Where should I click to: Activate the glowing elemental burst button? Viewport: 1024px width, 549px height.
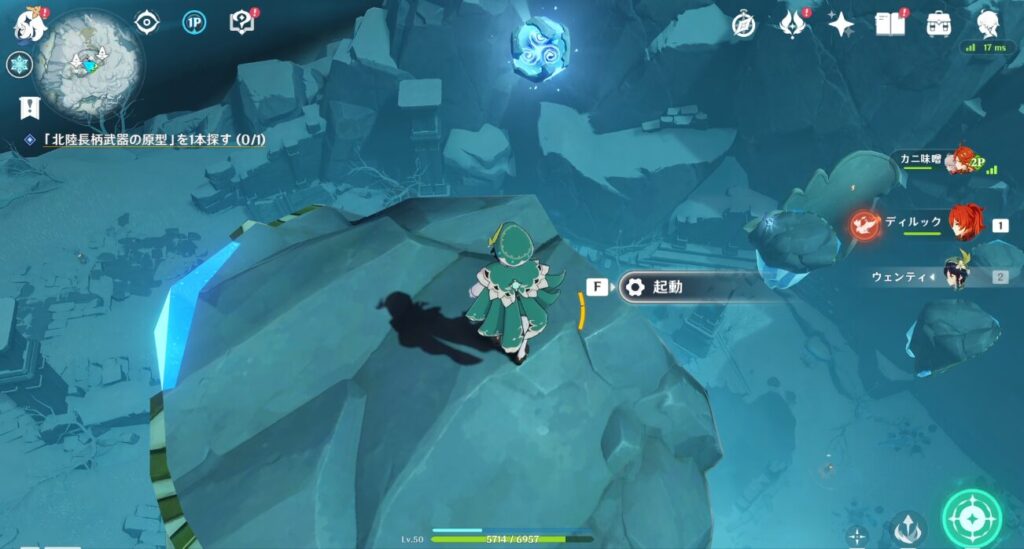click(x=969, y=518)
